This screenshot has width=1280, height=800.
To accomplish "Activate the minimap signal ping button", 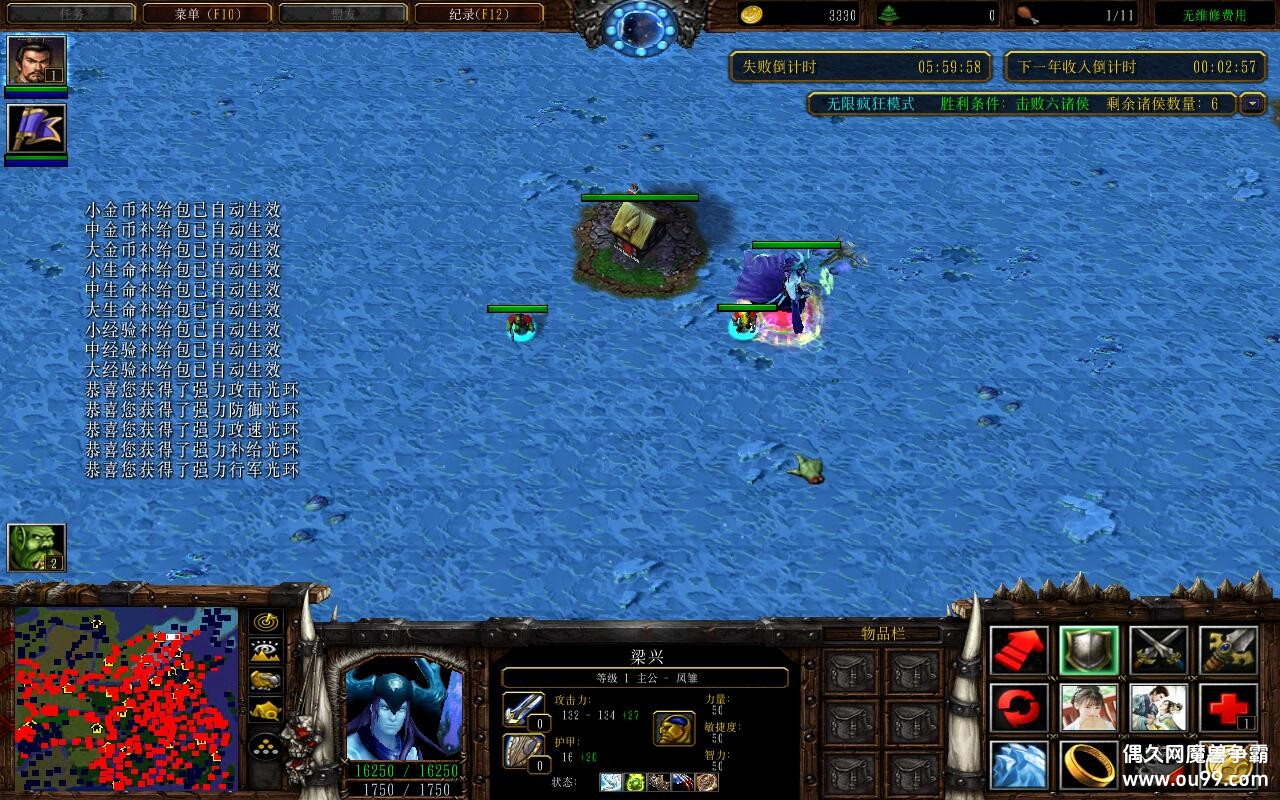I will pos(265,621).
